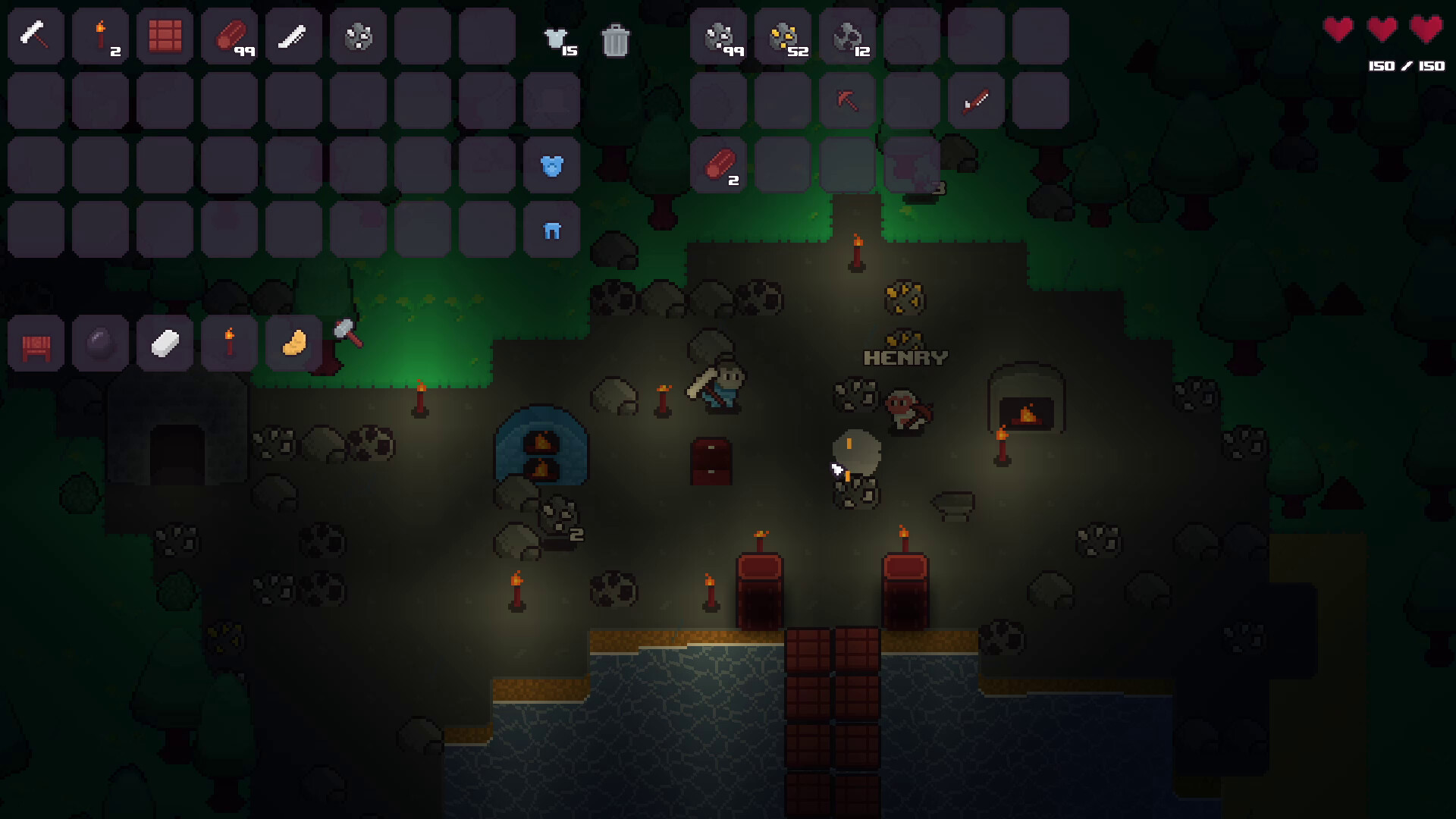Select the lone stone ore in the hotbar
Viewport: 1456px width, 819px height.
tap(358, 36)
